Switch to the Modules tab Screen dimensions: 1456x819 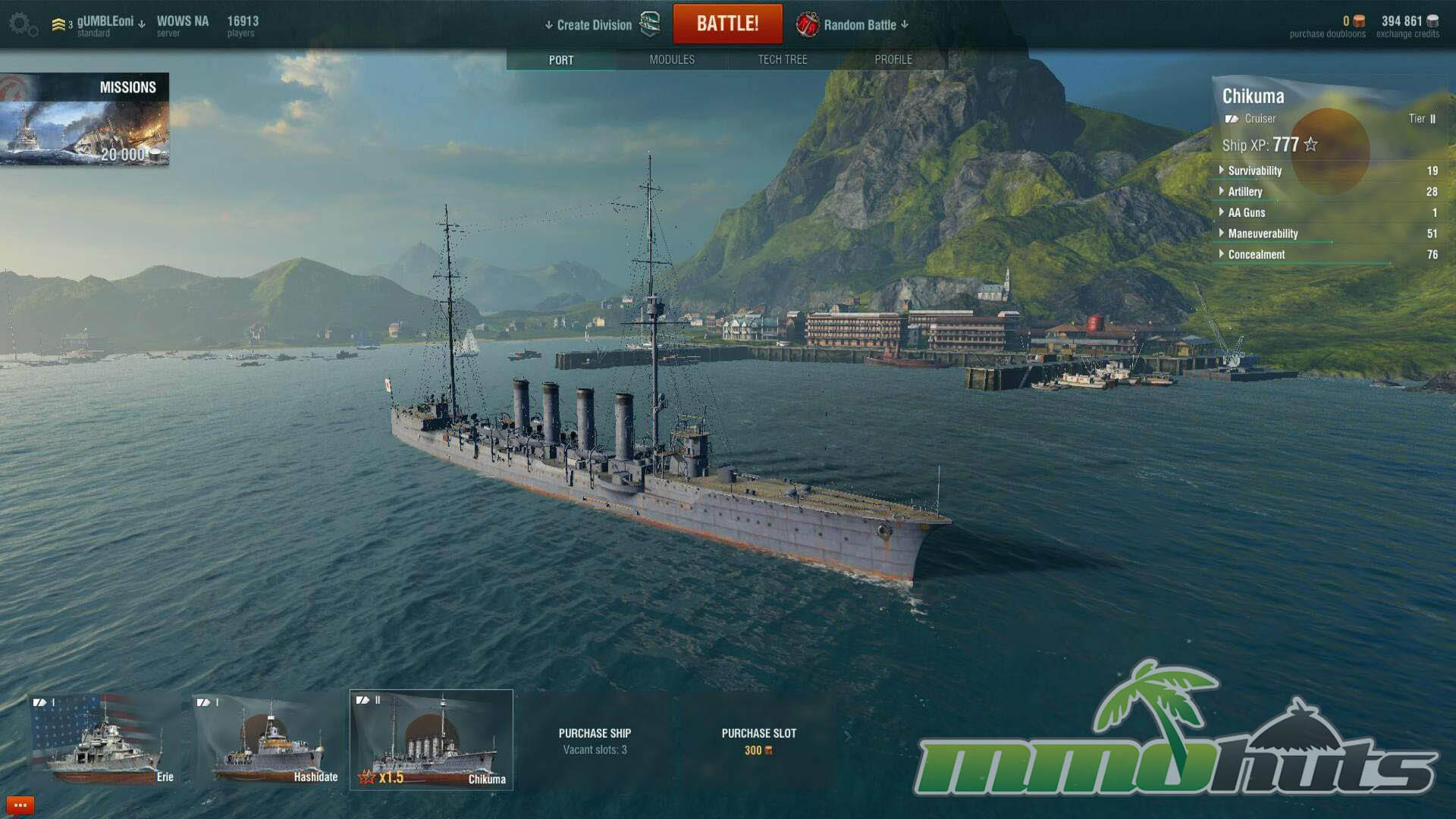tap(672, 59)
